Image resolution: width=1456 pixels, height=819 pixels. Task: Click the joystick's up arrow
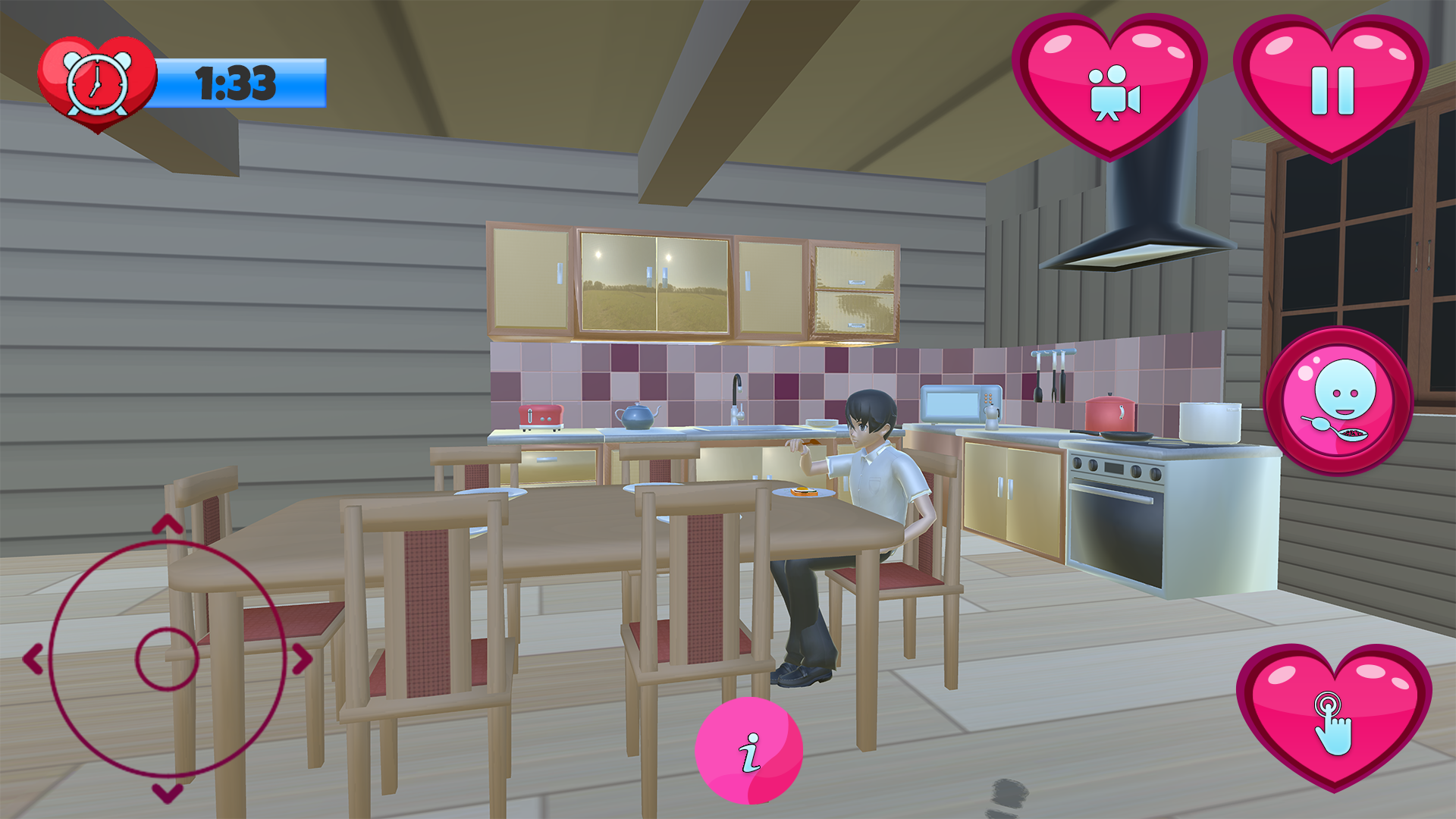(x=168, y=524)
